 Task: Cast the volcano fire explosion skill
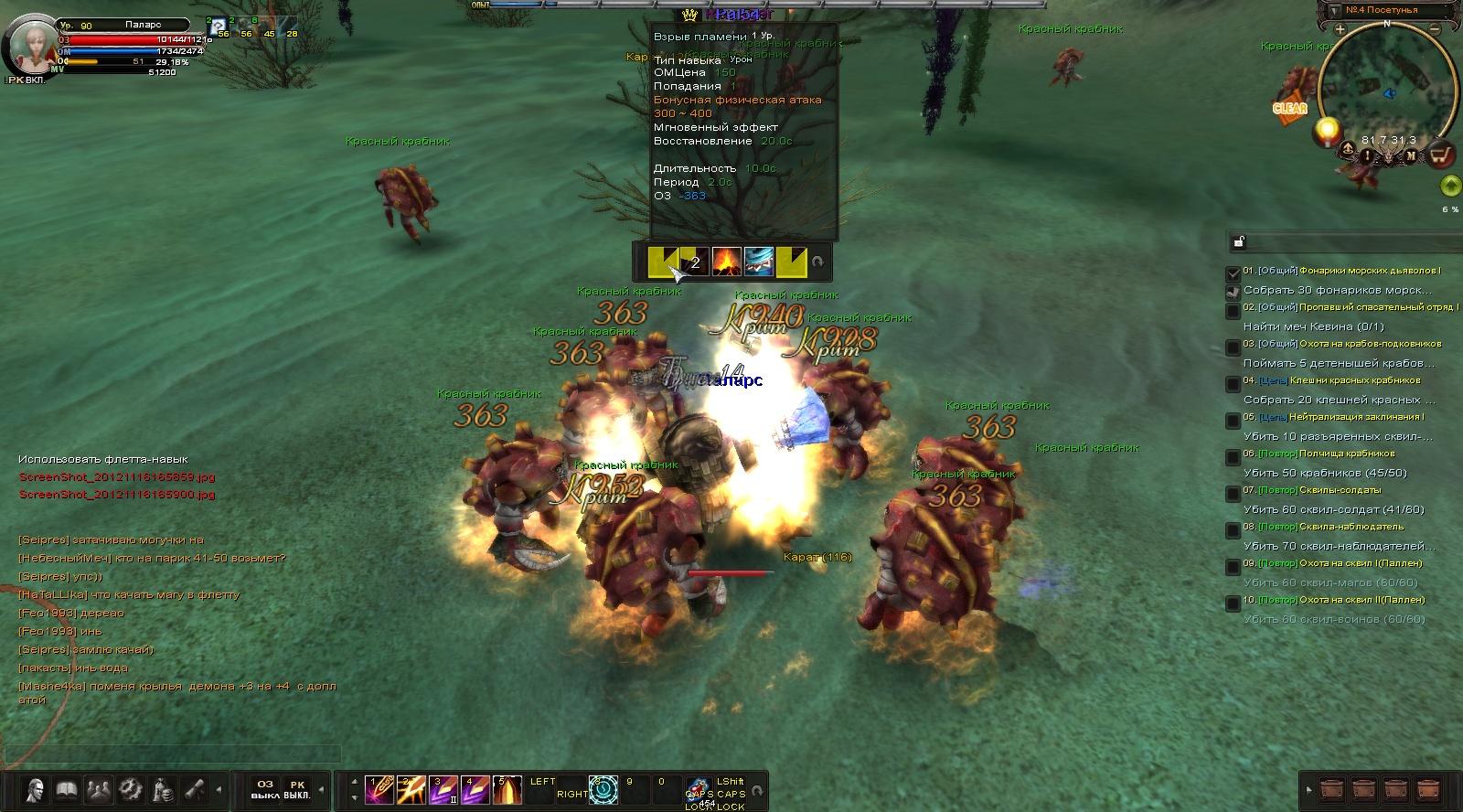click(727, 262)
